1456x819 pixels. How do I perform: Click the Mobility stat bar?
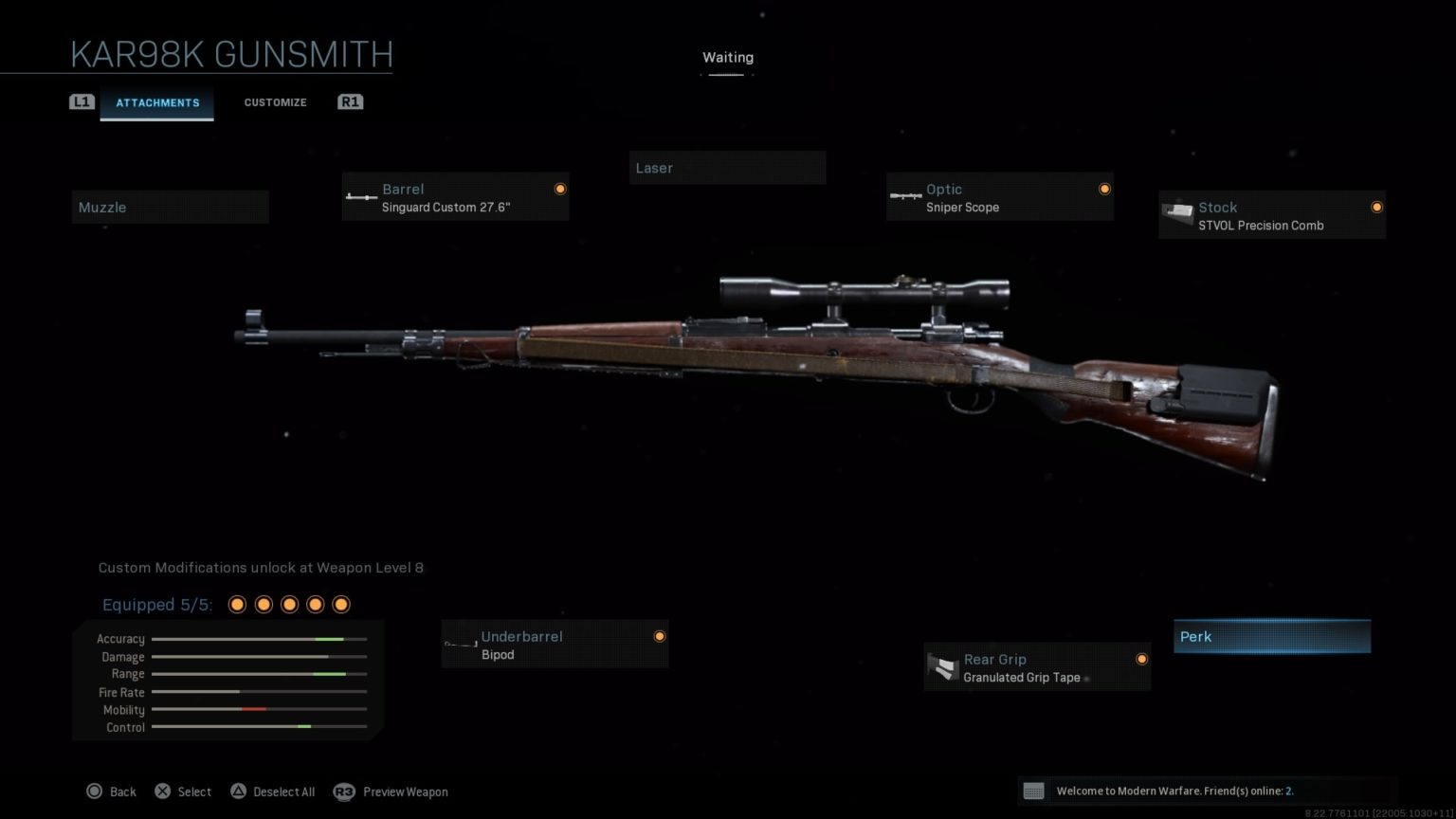click(258, 709)
